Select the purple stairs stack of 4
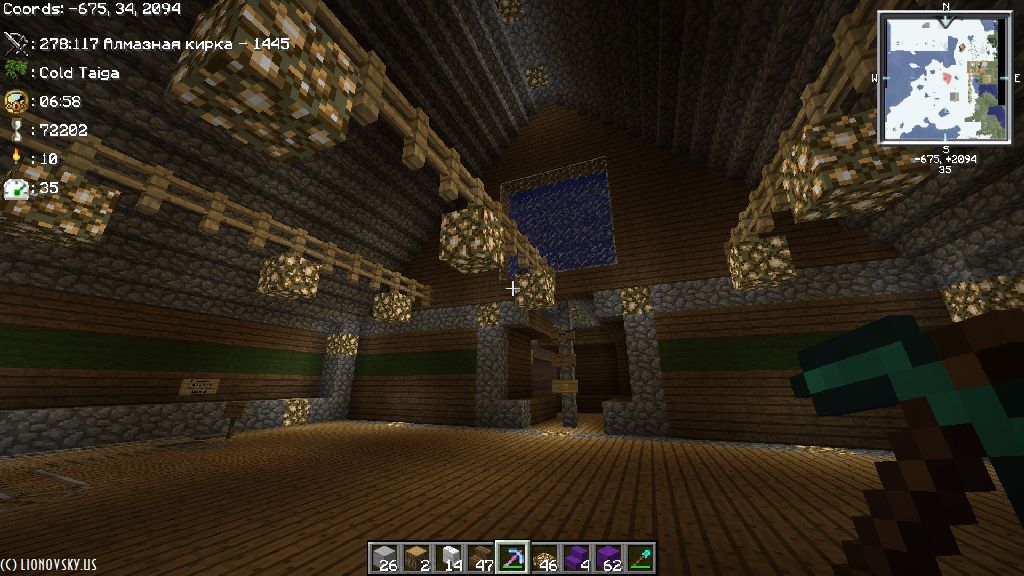Viewport: 1024px width, 576px height. point(576,557)
